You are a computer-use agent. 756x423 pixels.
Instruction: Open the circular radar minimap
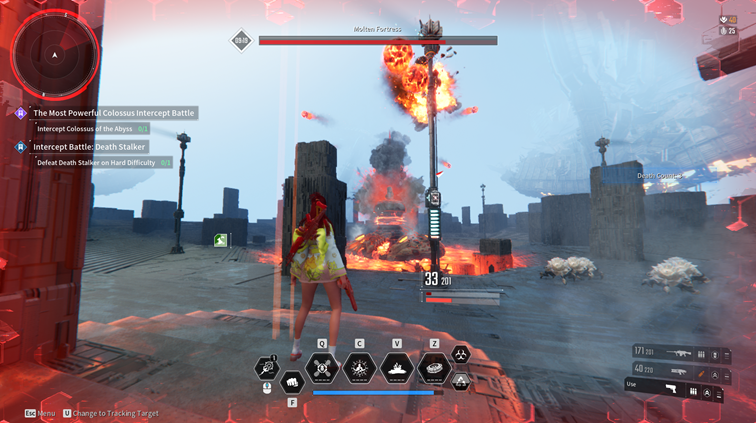[x=54, y=55]
